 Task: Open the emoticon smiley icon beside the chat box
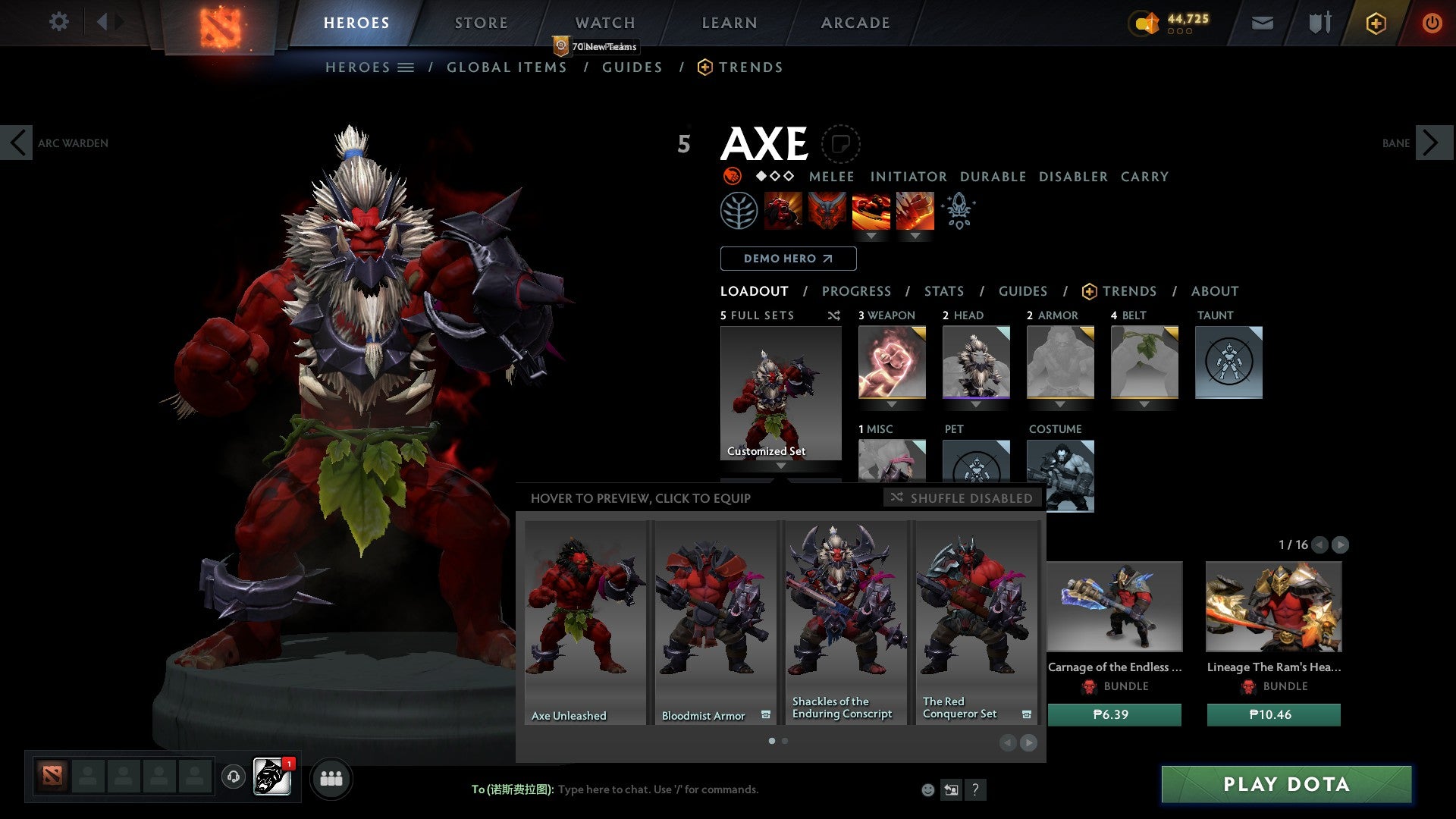[x=927, y=789]
